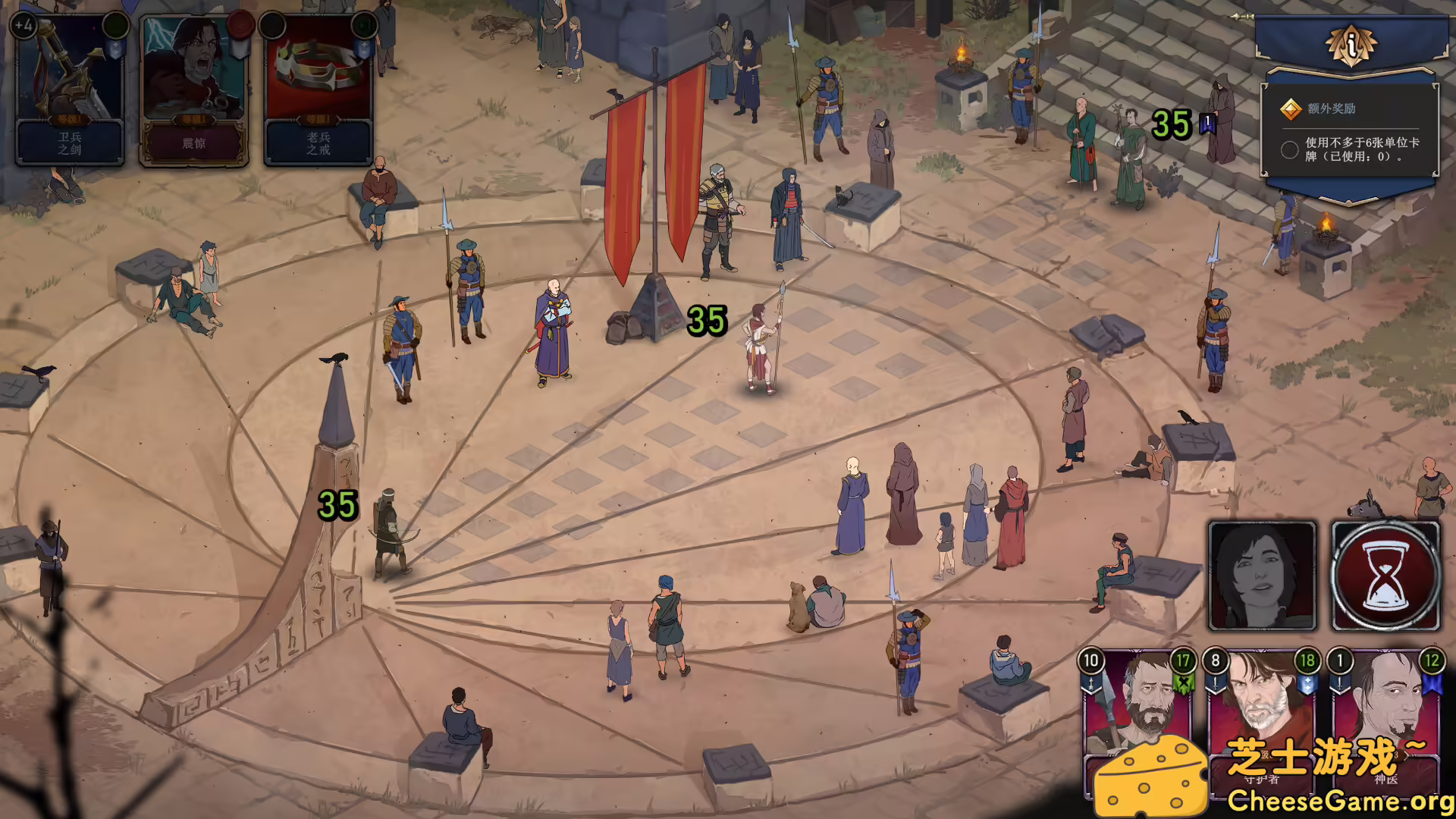This screenshot has width=1456, height=819.
Task: Click the blue shield emblem on 守护者 card
Action: coord(1308,683)
